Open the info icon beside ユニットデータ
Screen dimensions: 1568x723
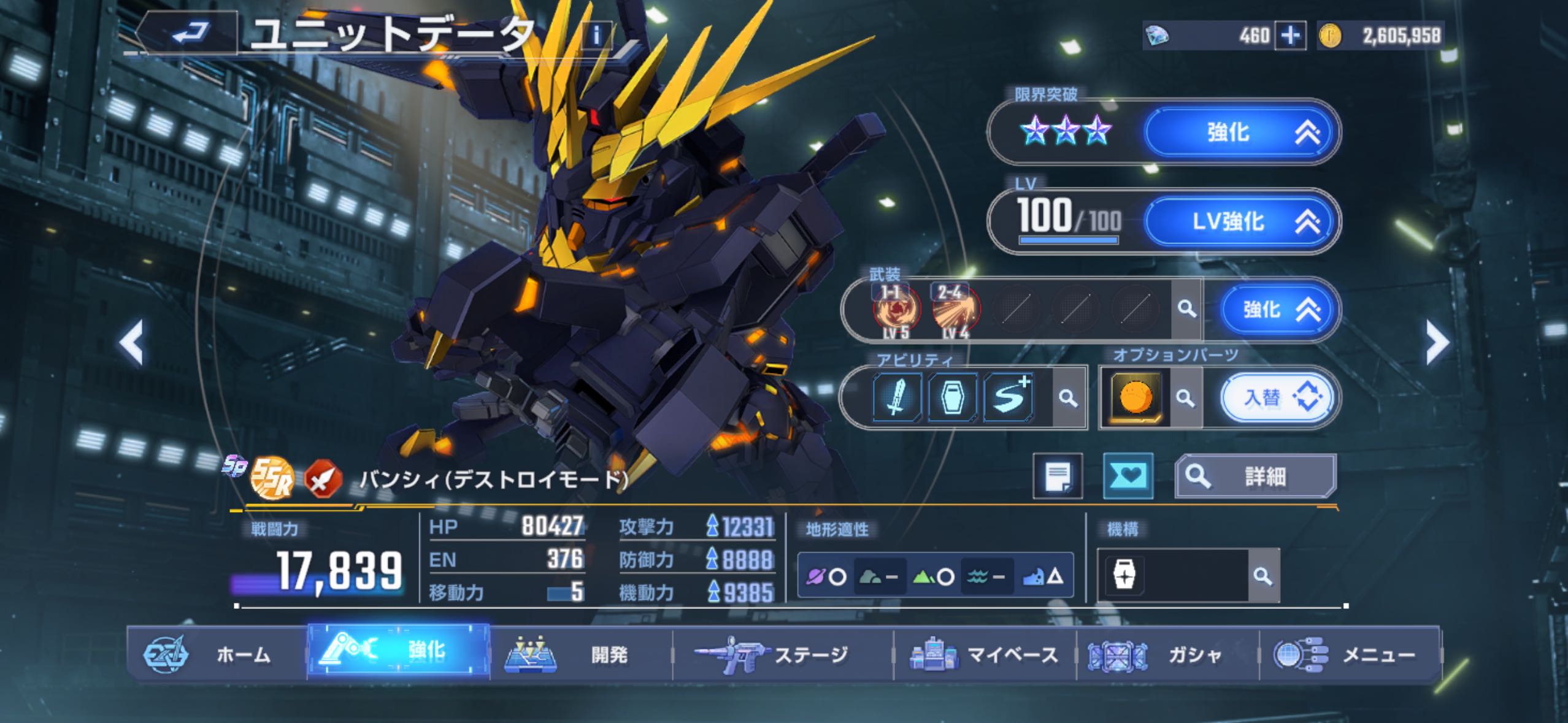click(596, 36)
